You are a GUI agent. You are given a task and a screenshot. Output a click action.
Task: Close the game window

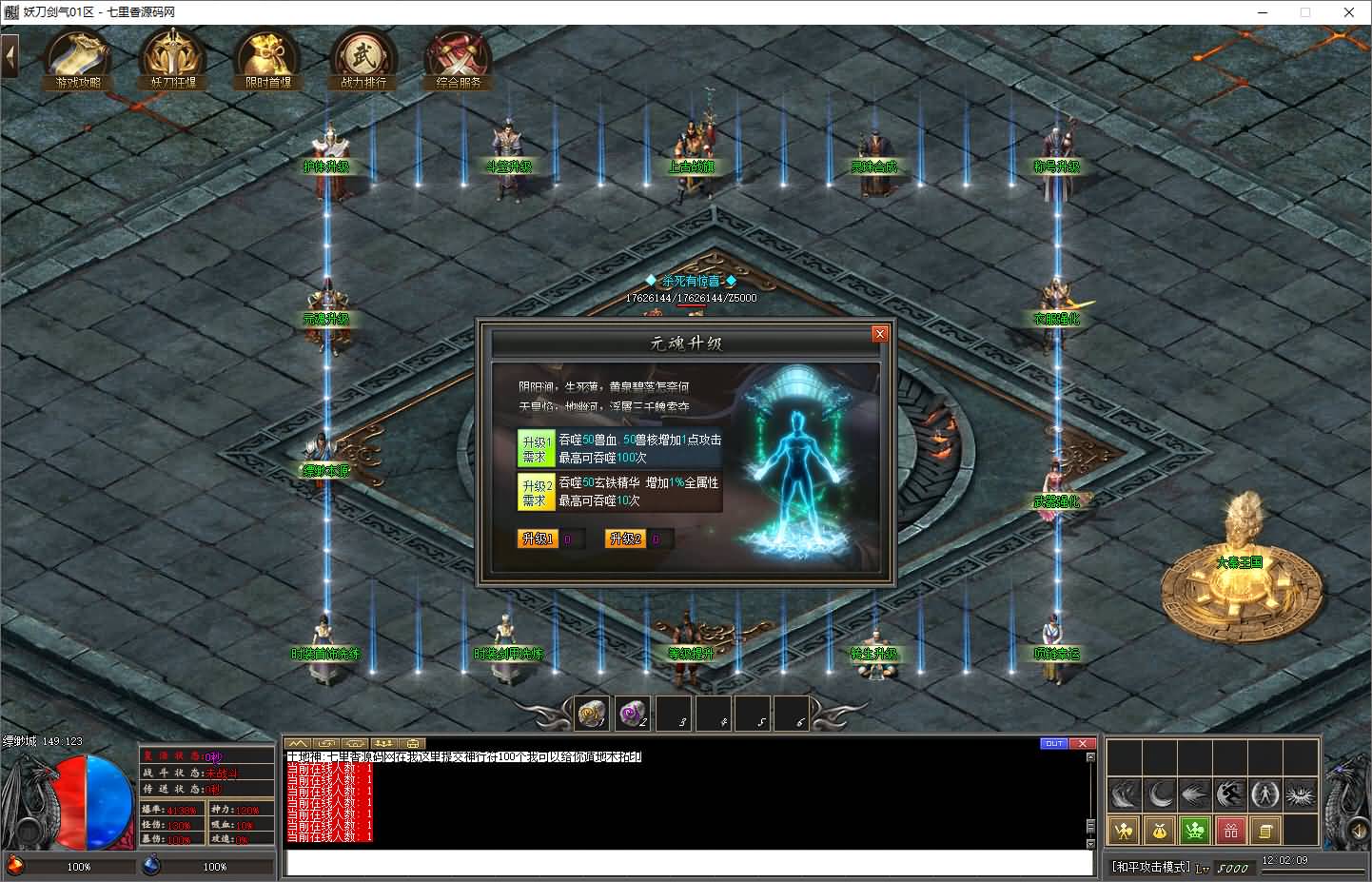[1348, 12]
